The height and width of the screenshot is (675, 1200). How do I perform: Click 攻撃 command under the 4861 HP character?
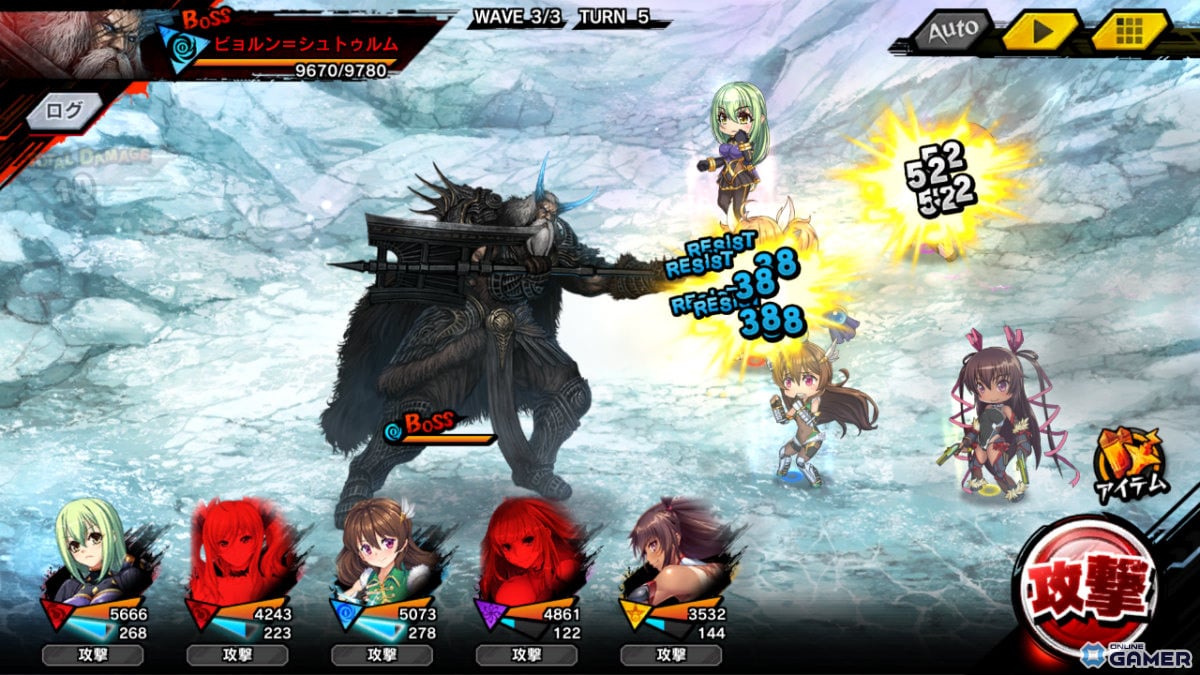tap(526, 655)
